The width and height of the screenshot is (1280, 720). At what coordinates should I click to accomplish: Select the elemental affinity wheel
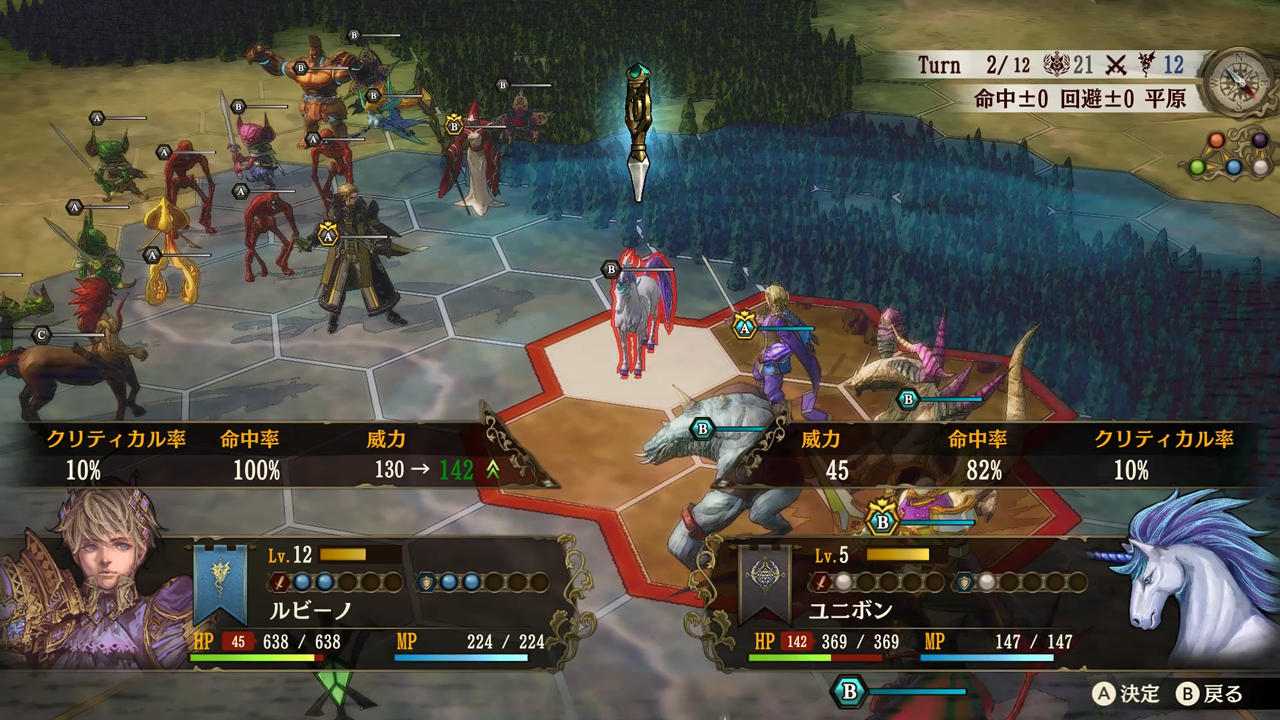click(x=1234, y=152)
